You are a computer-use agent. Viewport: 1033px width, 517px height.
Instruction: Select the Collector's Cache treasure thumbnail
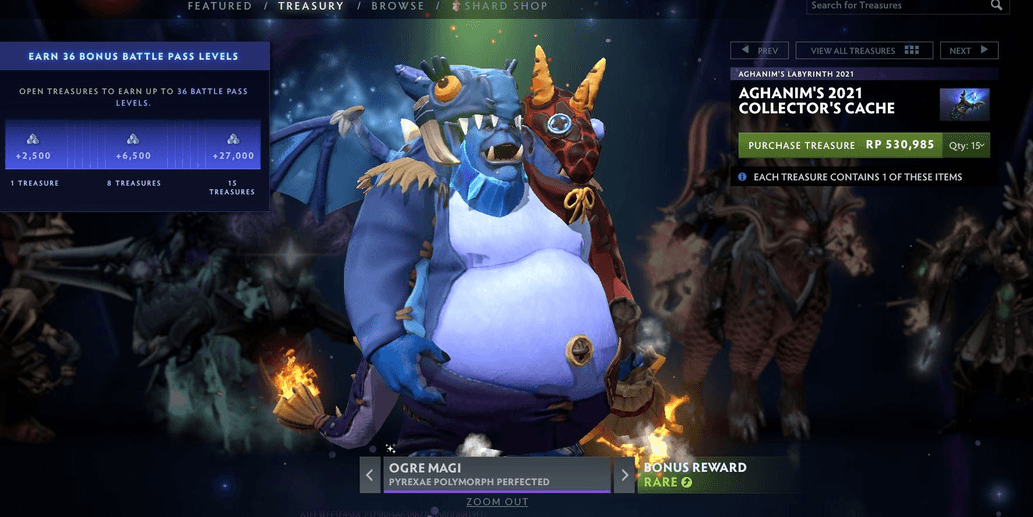click(964, 104)
